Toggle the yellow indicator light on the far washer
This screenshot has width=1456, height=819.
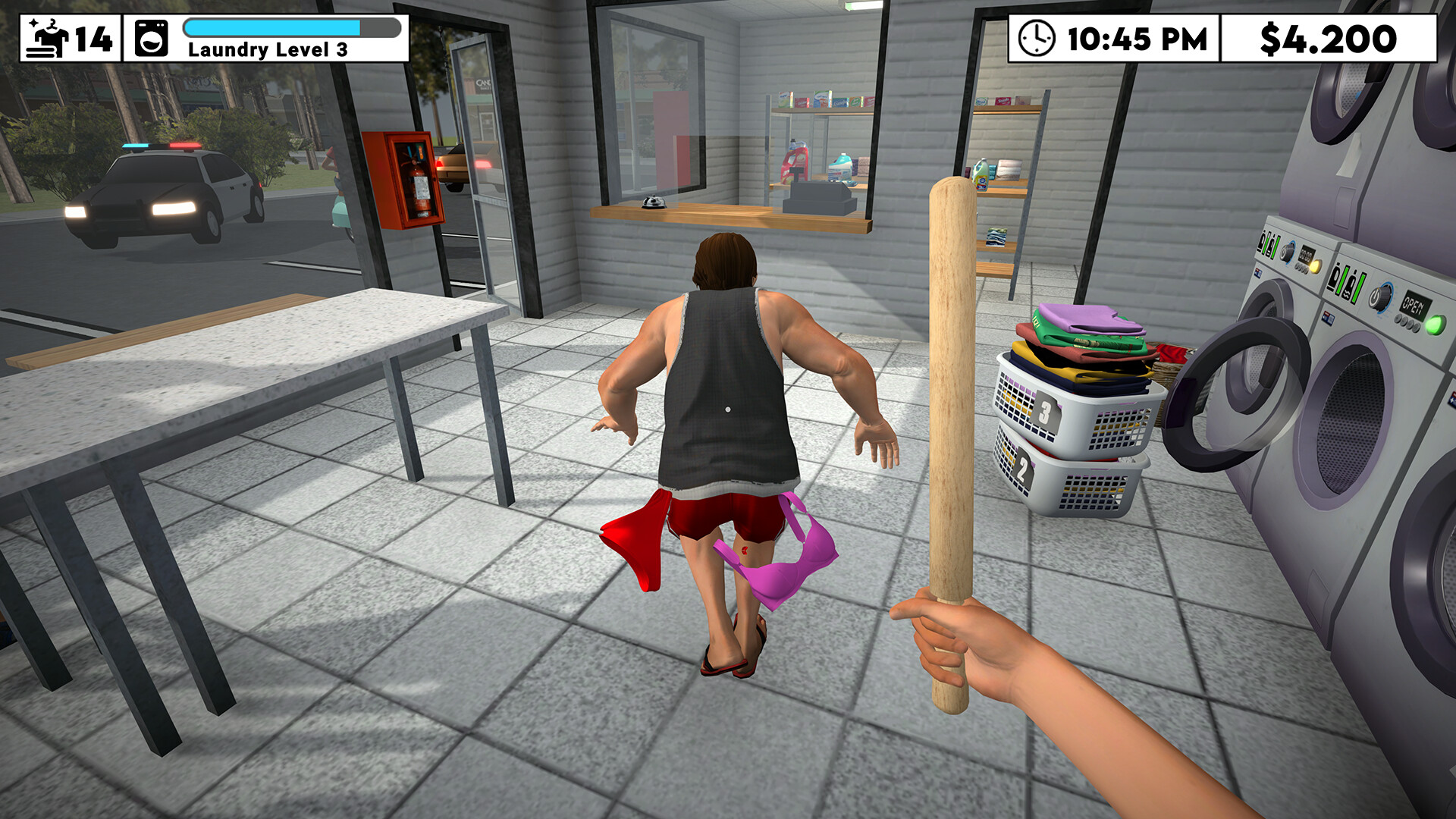1314,267
